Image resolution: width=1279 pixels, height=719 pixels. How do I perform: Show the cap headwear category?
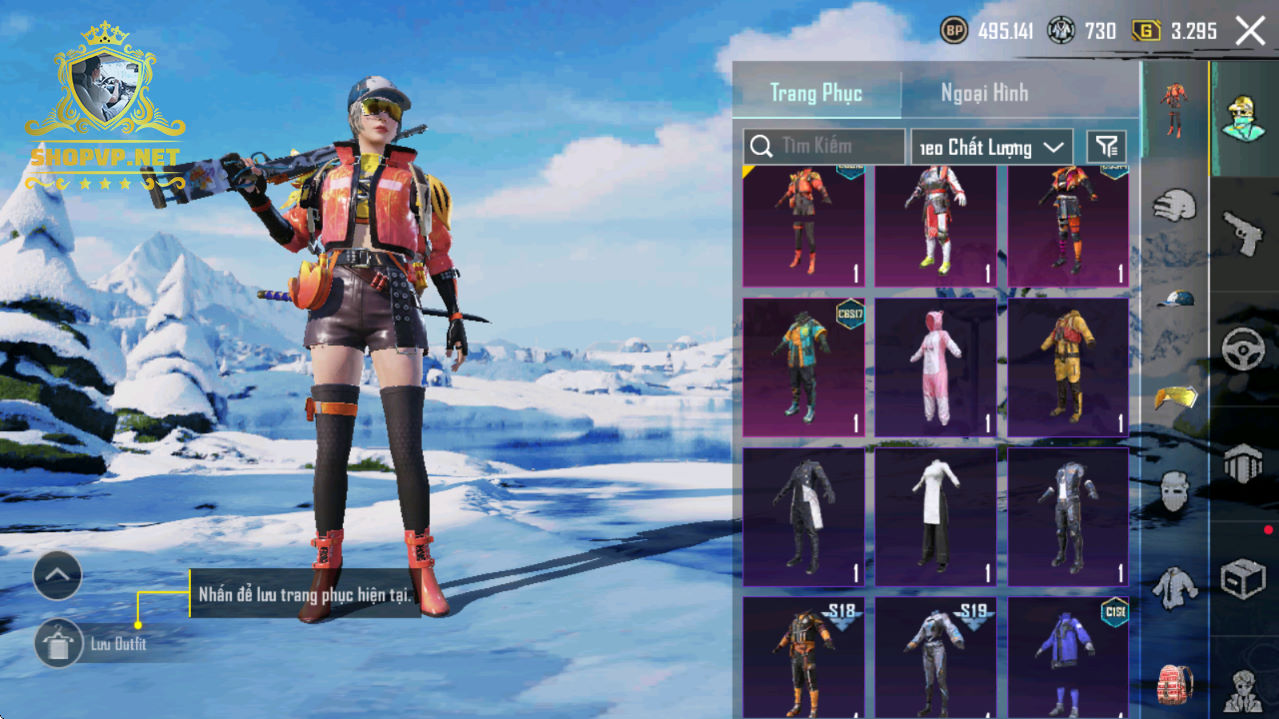[1174, 300]
